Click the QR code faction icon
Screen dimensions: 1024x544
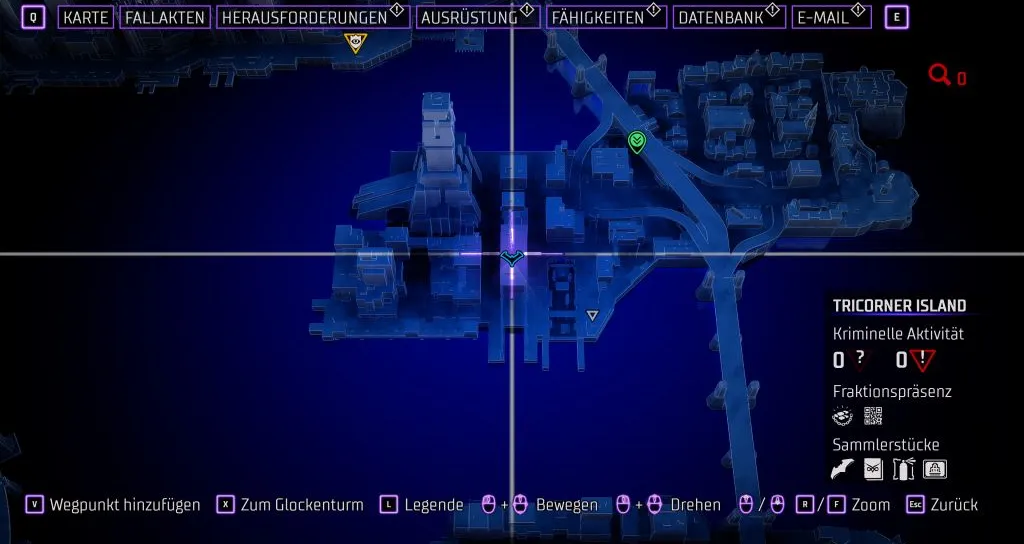[x=872, y=416]
